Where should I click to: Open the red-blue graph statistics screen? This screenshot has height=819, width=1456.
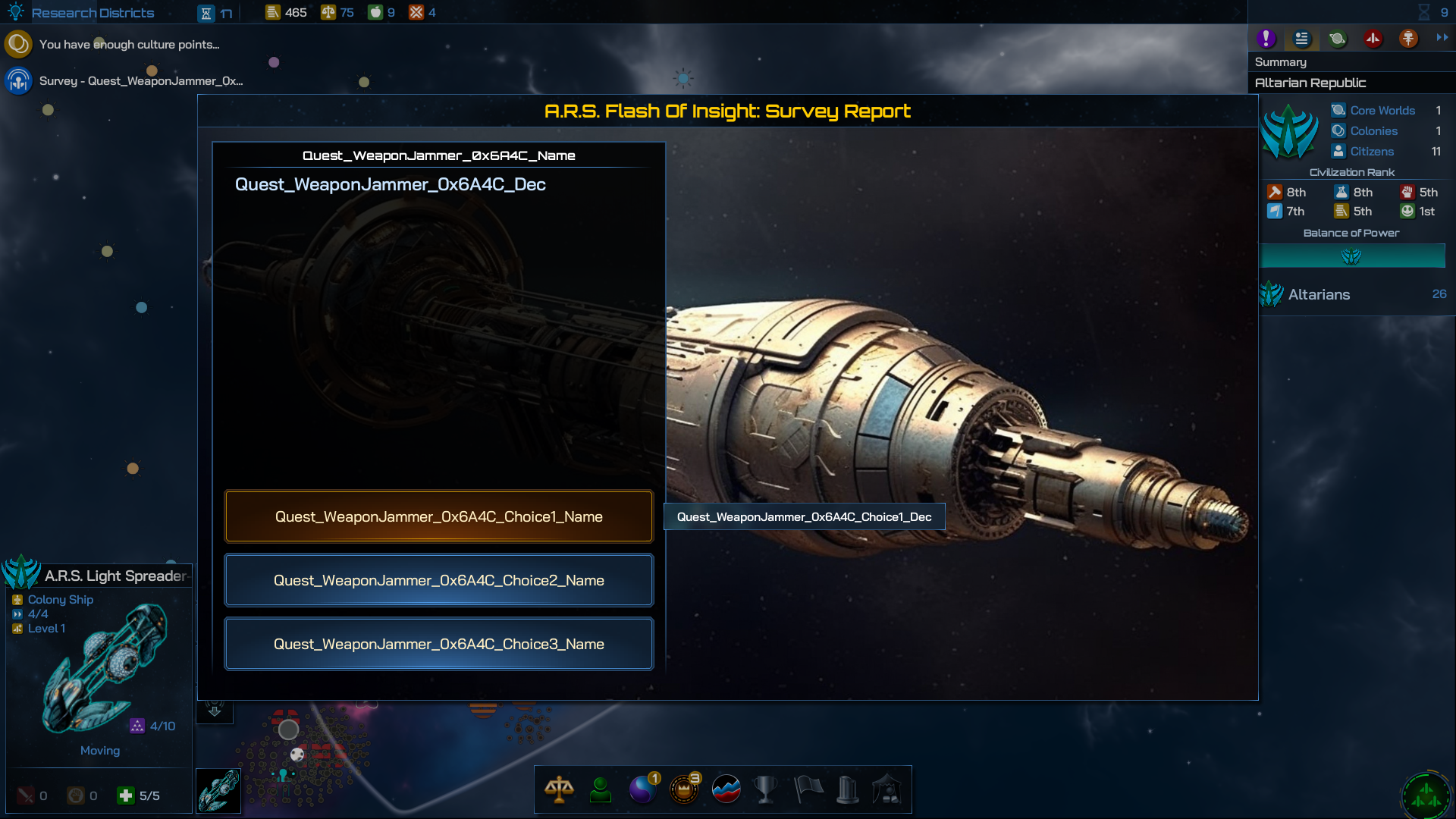pos(726,789)
